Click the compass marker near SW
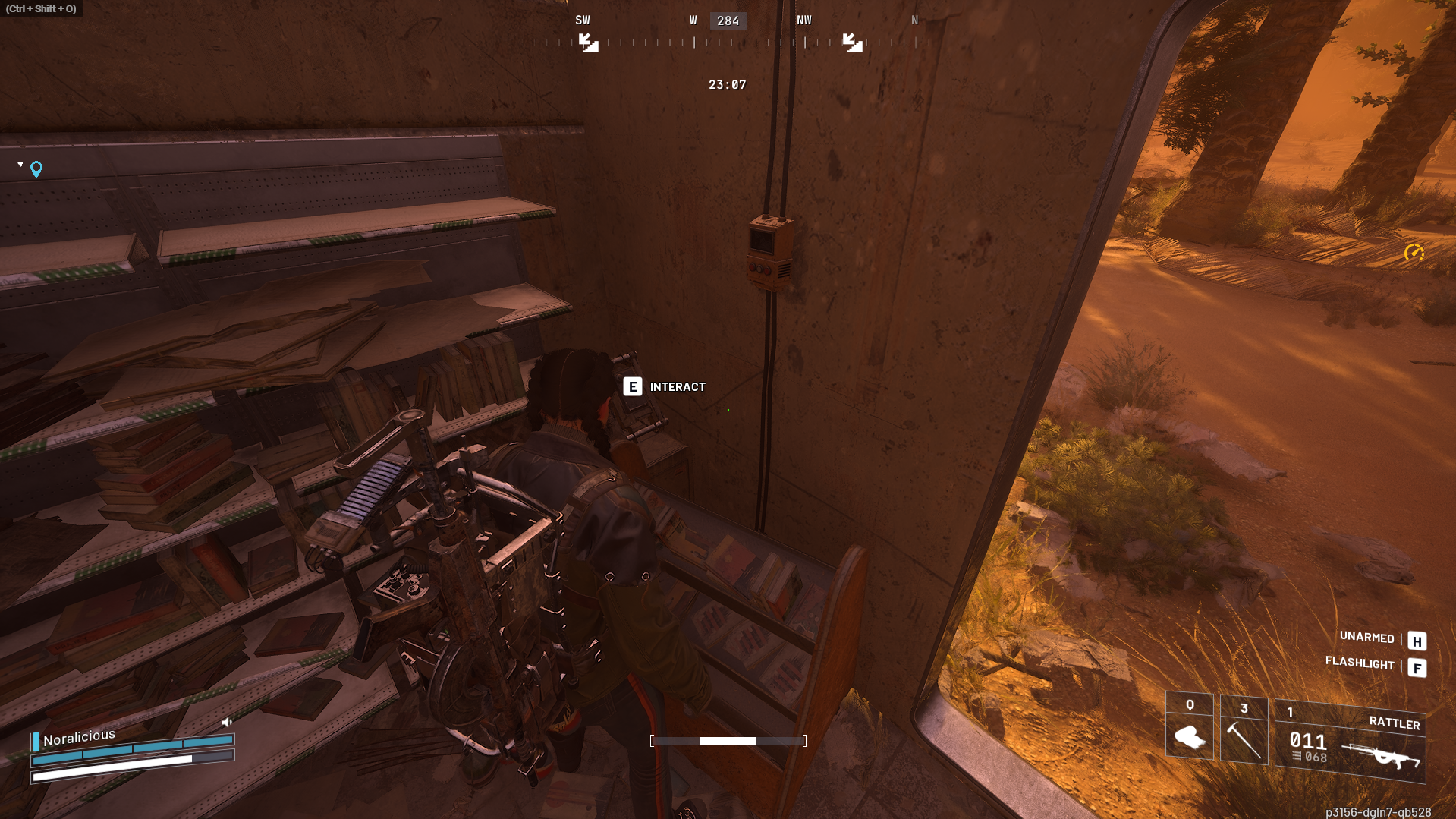The height and width of the screenshot is (819, 1456). pos(588,43)
